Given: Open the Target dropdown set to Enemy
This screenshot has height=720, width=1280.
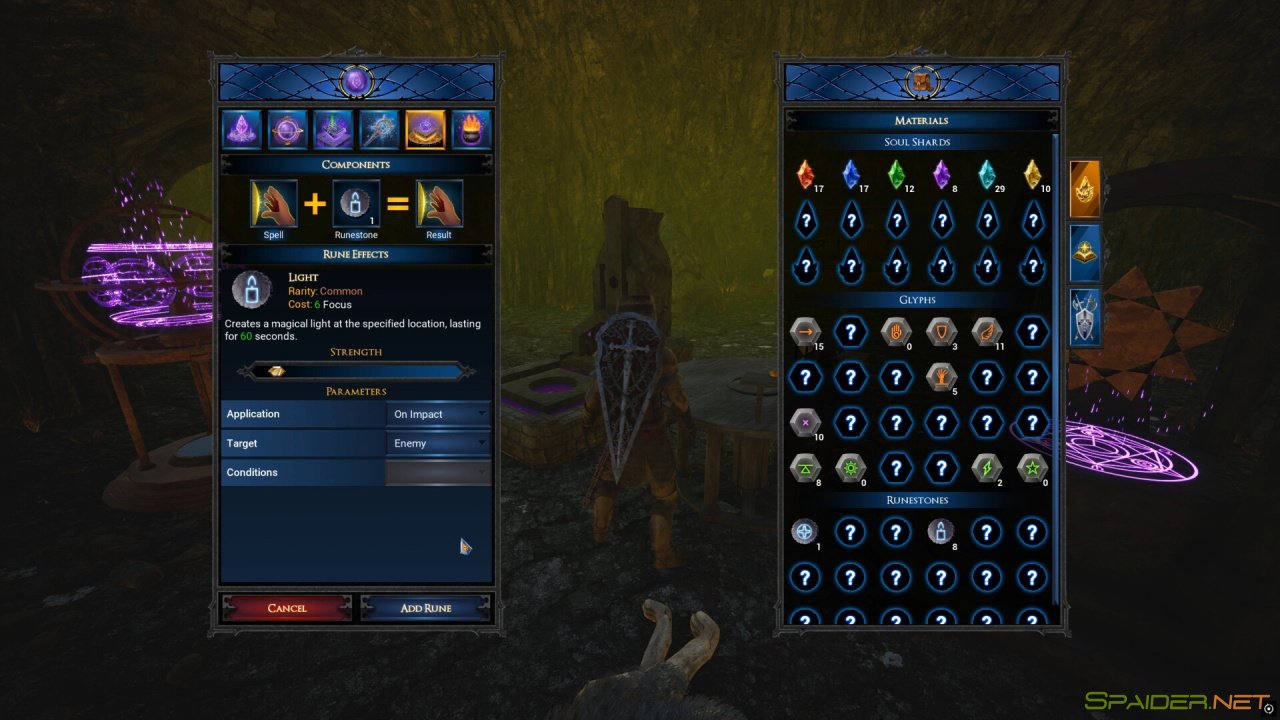Looking at the screenshot, I should tap(438, 443).
